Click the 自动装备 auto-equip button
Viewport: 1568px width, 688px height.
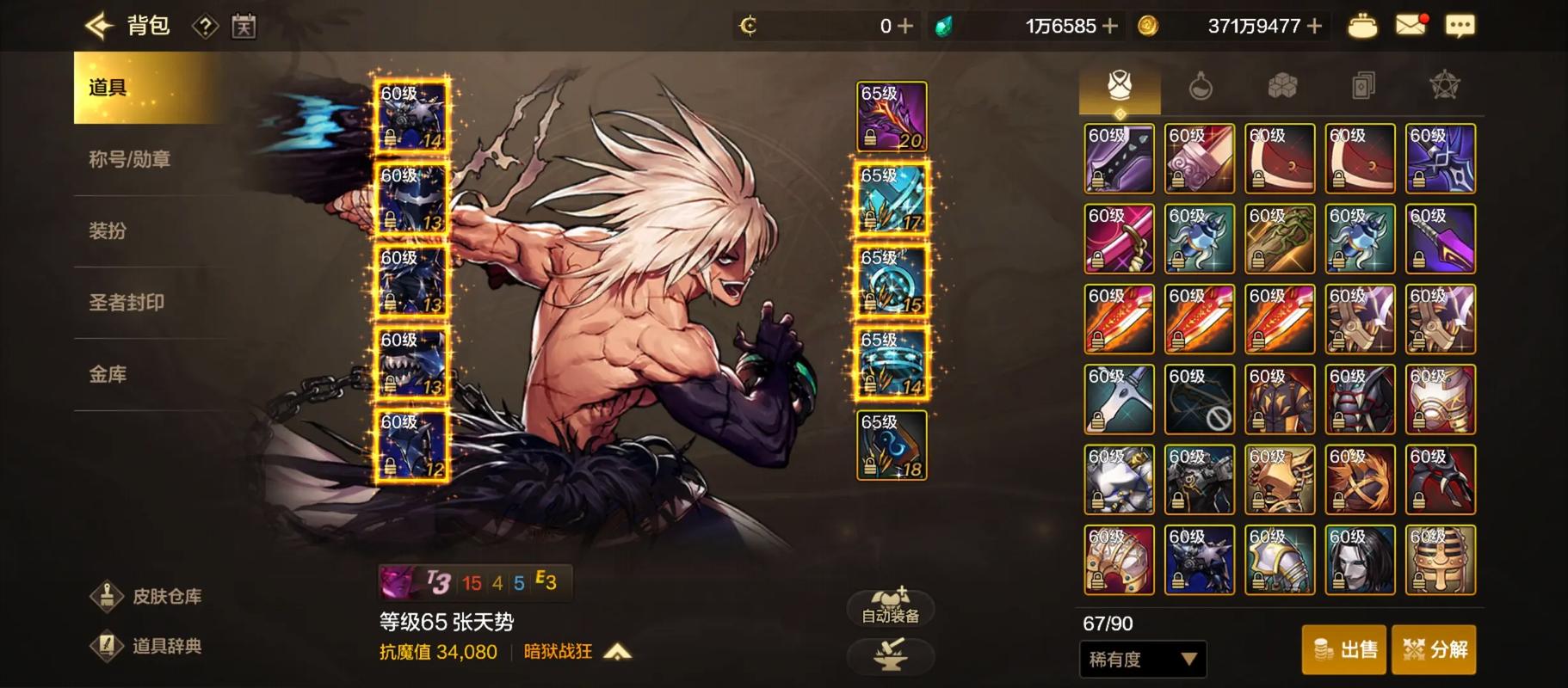[891, 606]
